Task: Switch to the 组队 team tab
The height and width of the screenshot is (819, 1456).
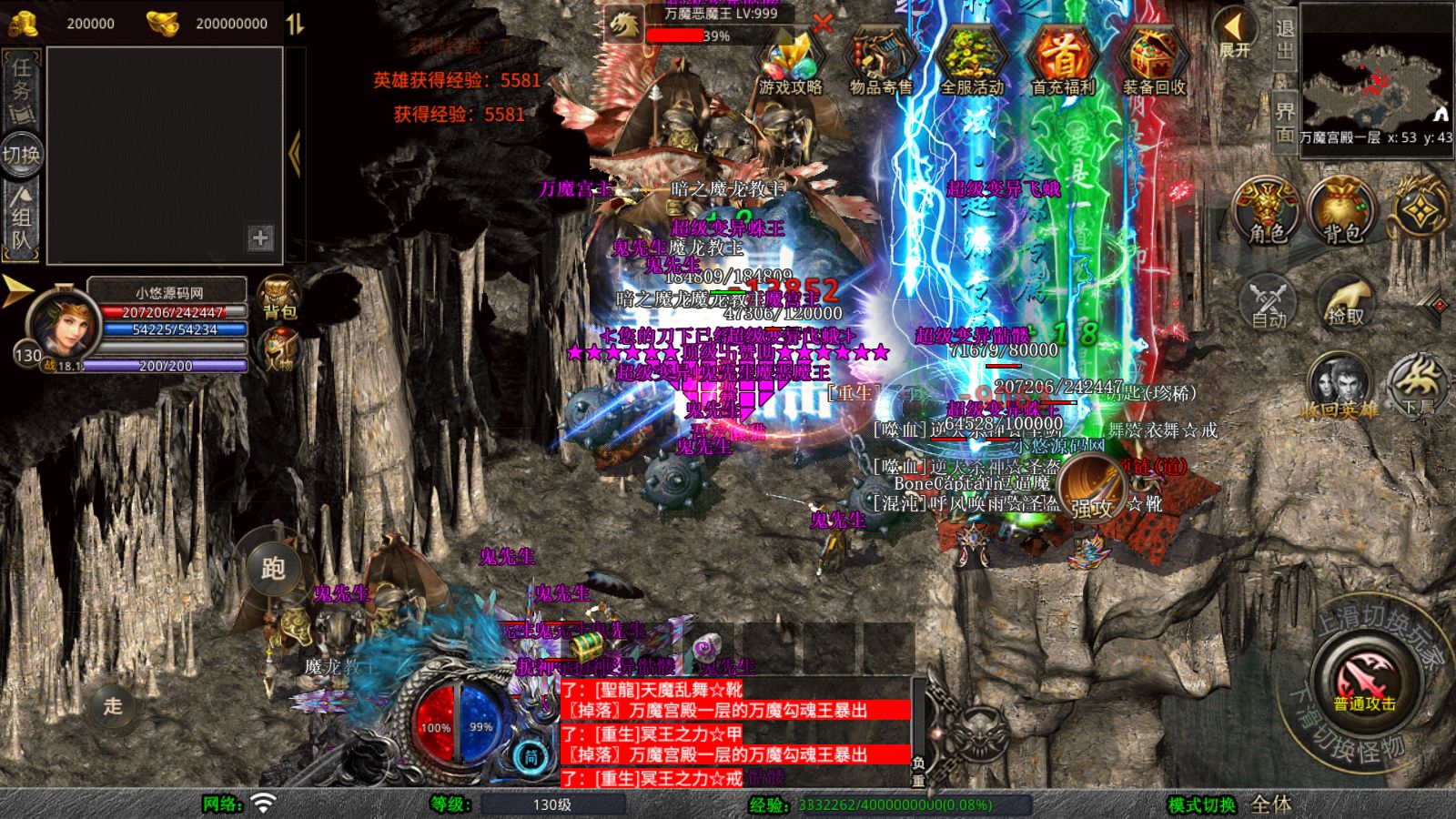Action: pyautogui.click(x=22, y=218)
